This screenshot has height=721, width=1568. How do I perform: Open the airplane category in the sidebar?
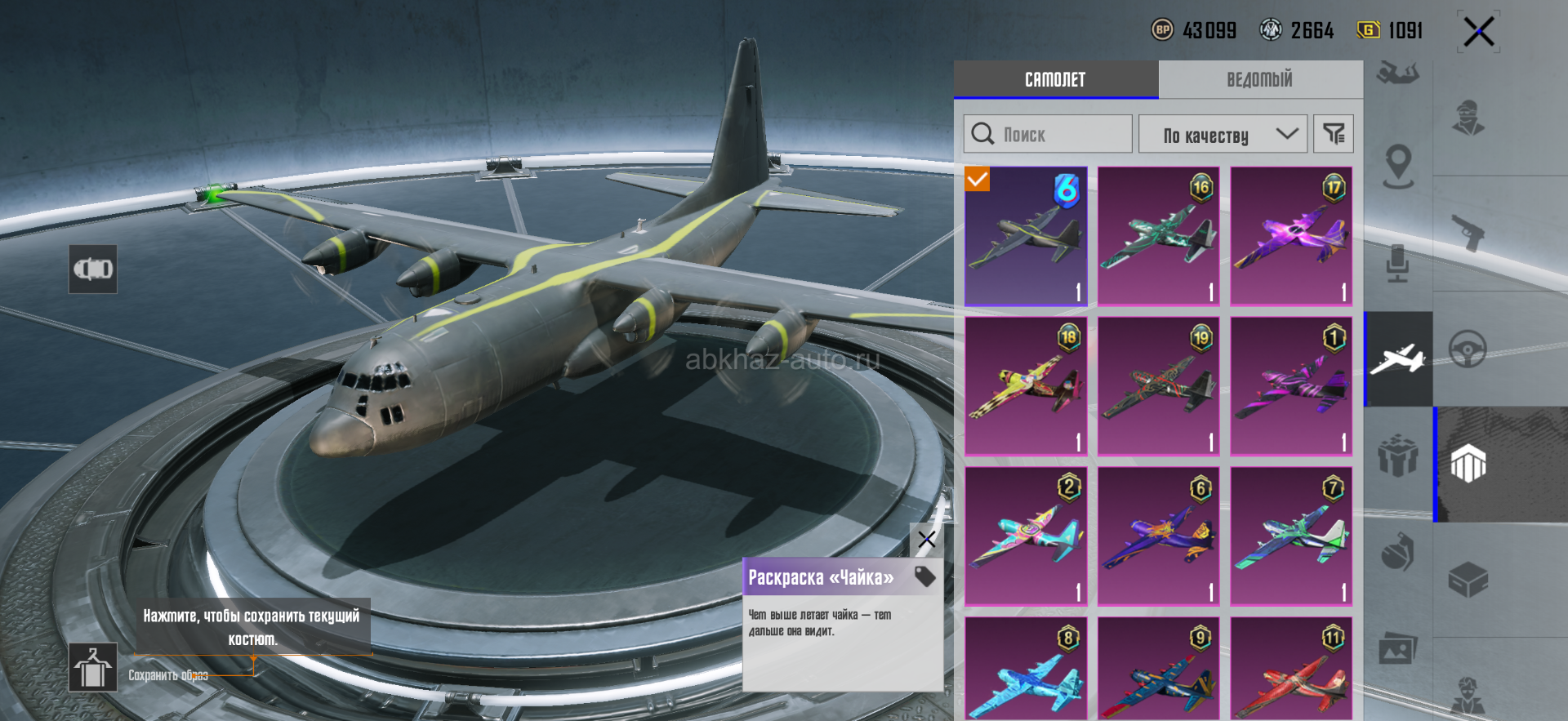(1398, 359)
